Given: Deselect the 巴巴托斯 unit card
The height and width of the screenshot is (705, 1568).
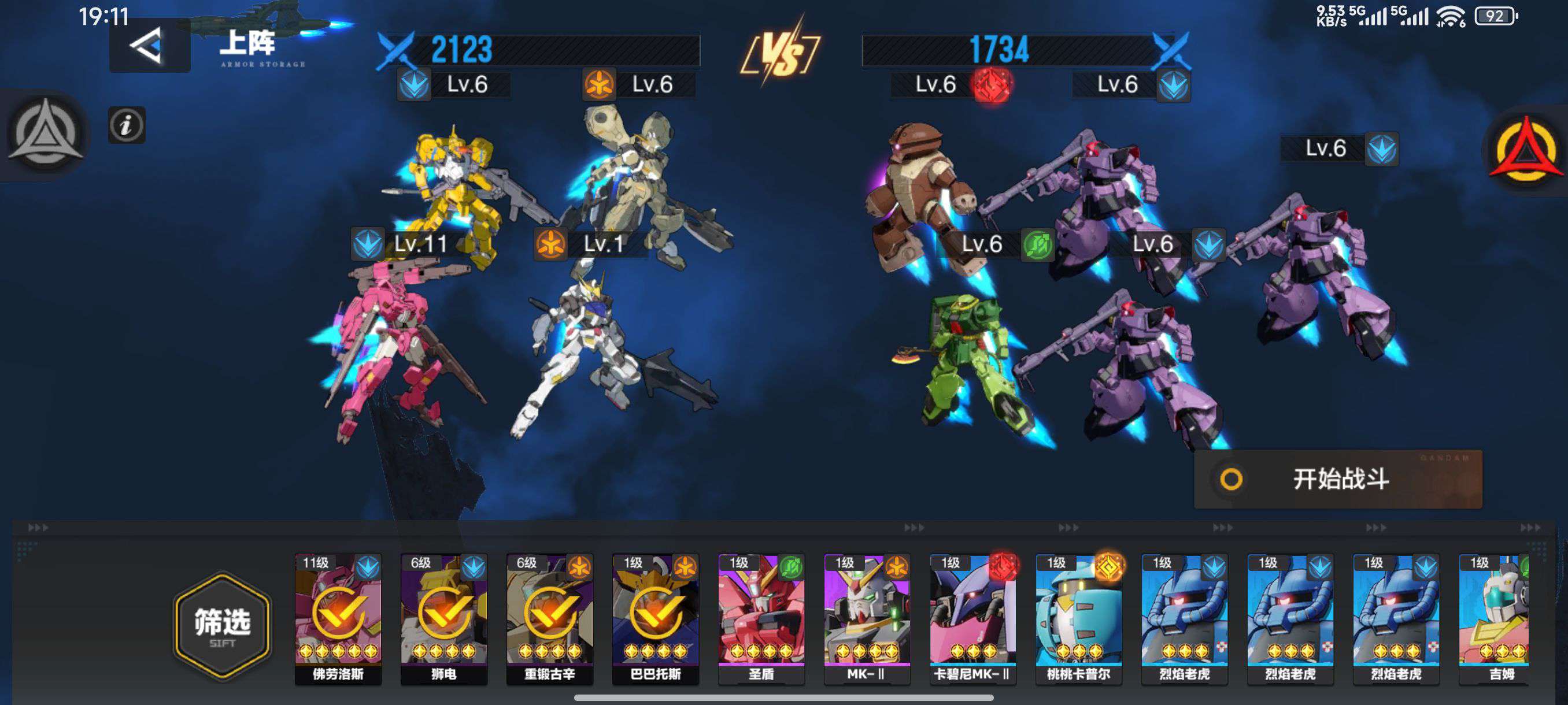Looking at the screenshot, I should click(x=656, y=618).
